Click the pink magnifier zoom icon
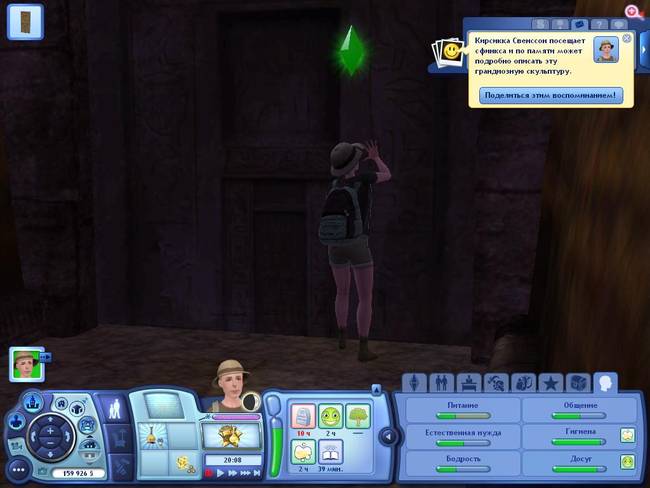This screenshot has width=650, height=488. (x=632, y=11)
